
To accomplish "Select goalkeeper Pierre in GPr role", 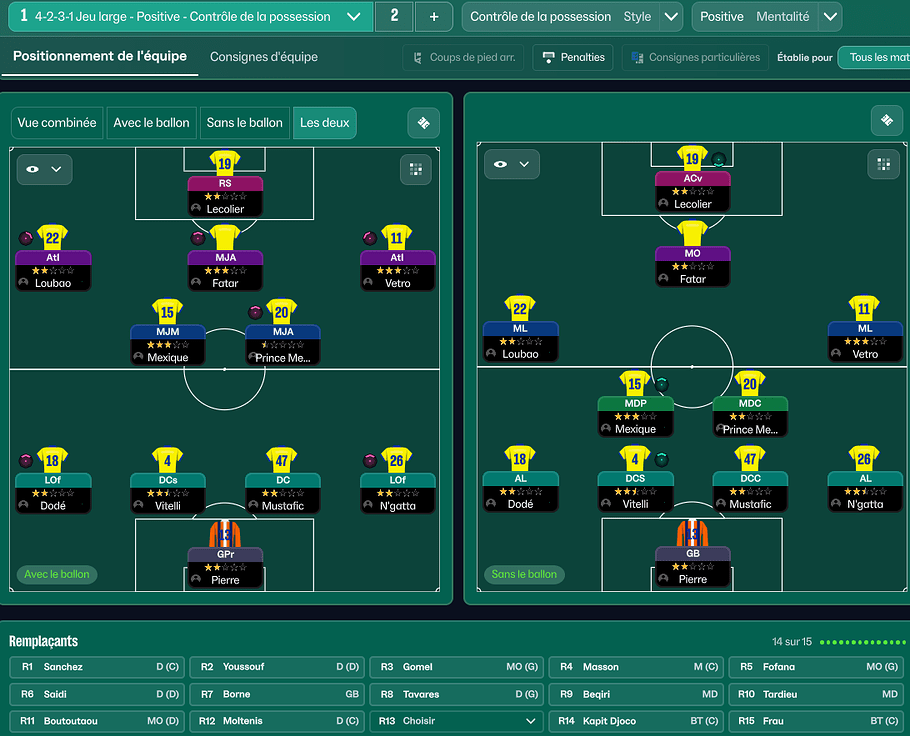I will [x=225, y=565].
